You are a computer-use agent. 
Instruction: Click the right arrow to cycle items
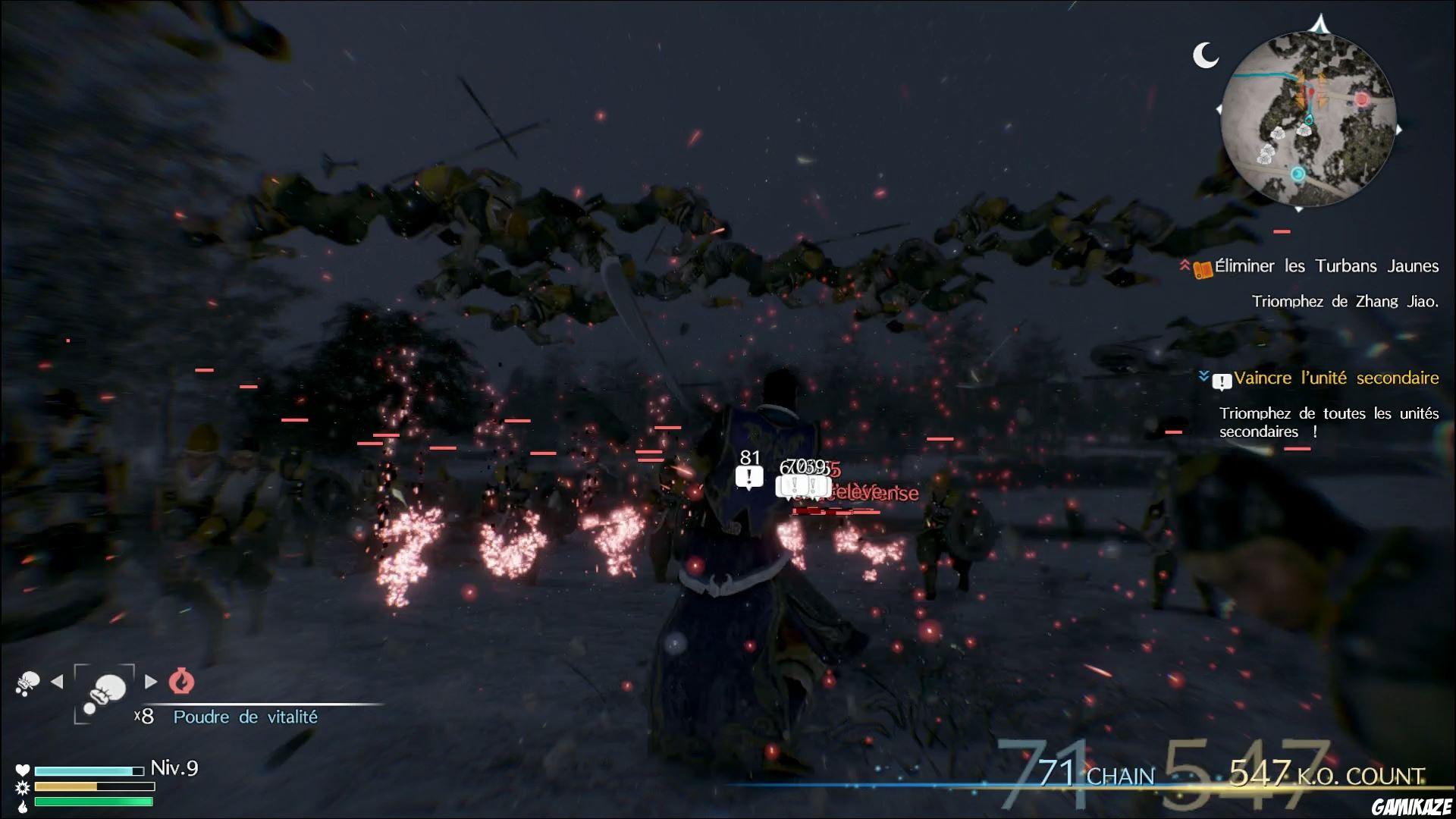pos(150,681)
